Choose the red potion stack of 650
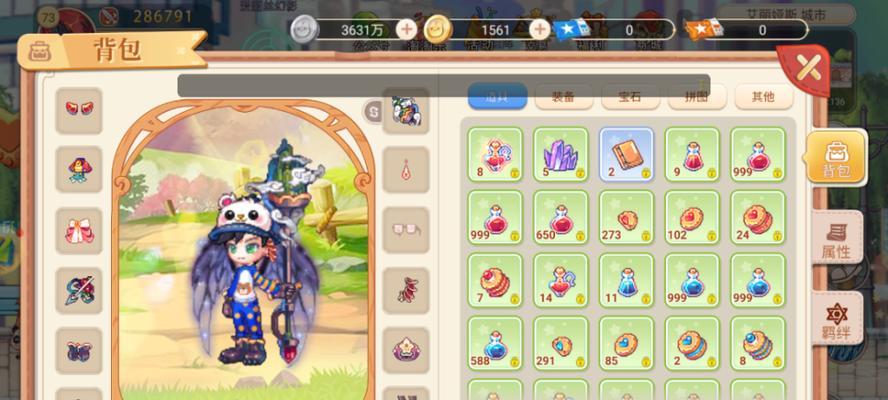 pos(560,217)
